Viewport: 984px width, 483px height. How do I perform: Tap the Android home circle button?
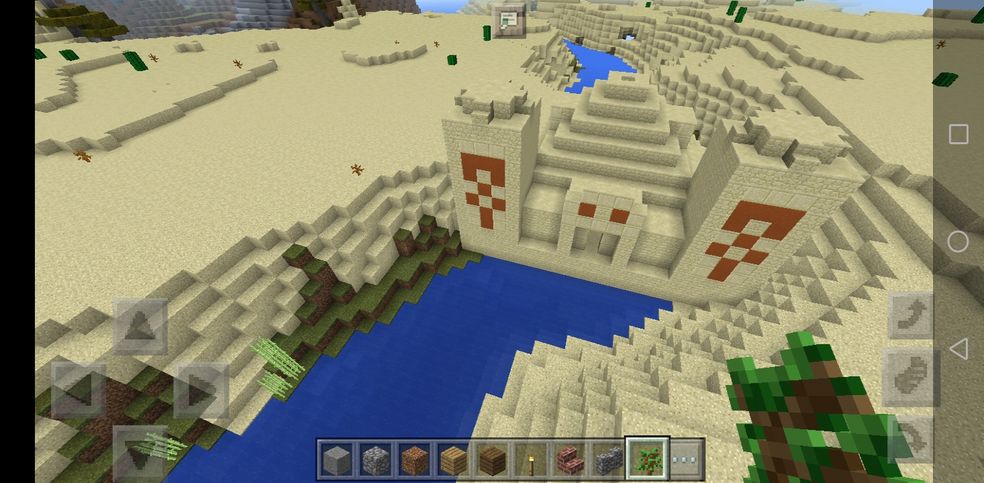click(x=958, y=241)
